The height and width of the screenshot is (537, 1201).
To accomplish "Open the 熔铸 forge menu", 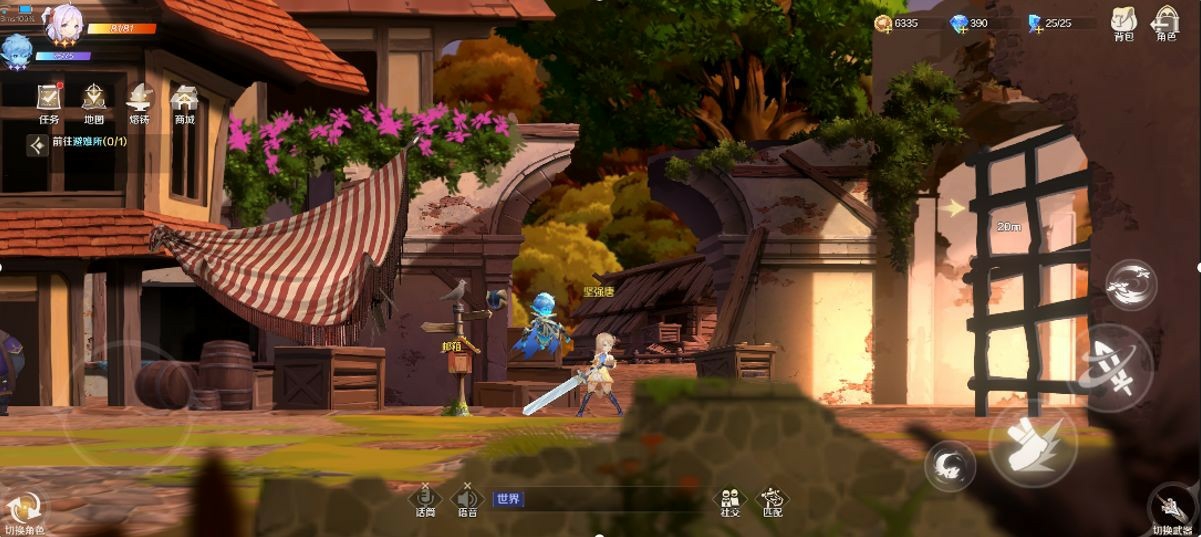I will pyautogui.click(x=139, y=101).
